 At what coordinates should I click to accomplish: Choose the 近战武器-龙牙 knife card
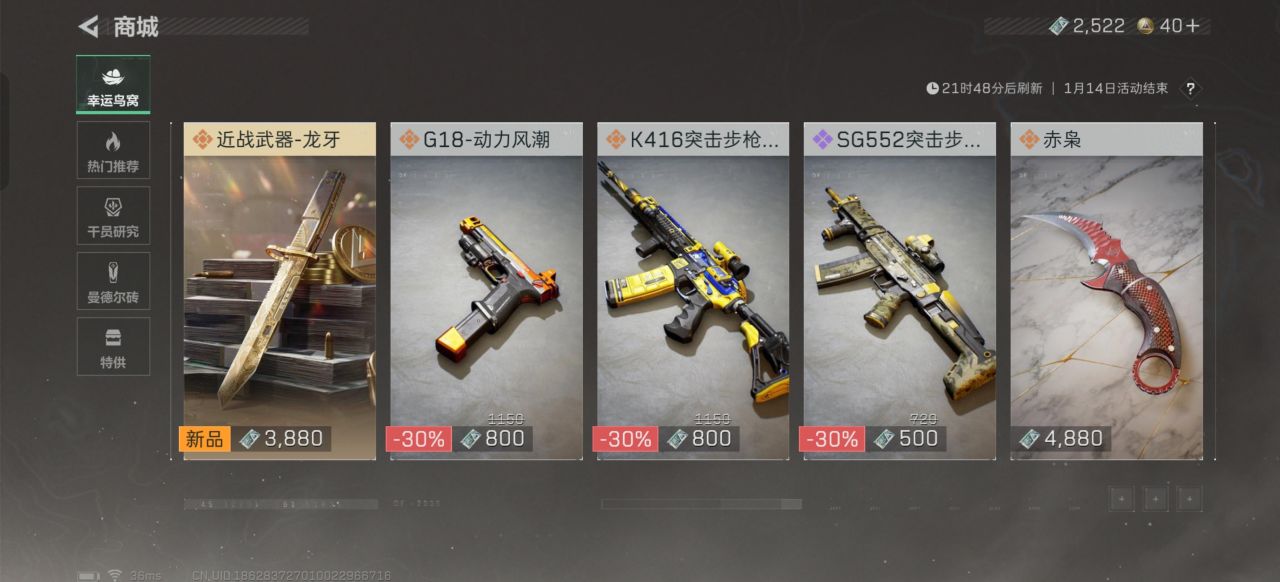point(280,291)
